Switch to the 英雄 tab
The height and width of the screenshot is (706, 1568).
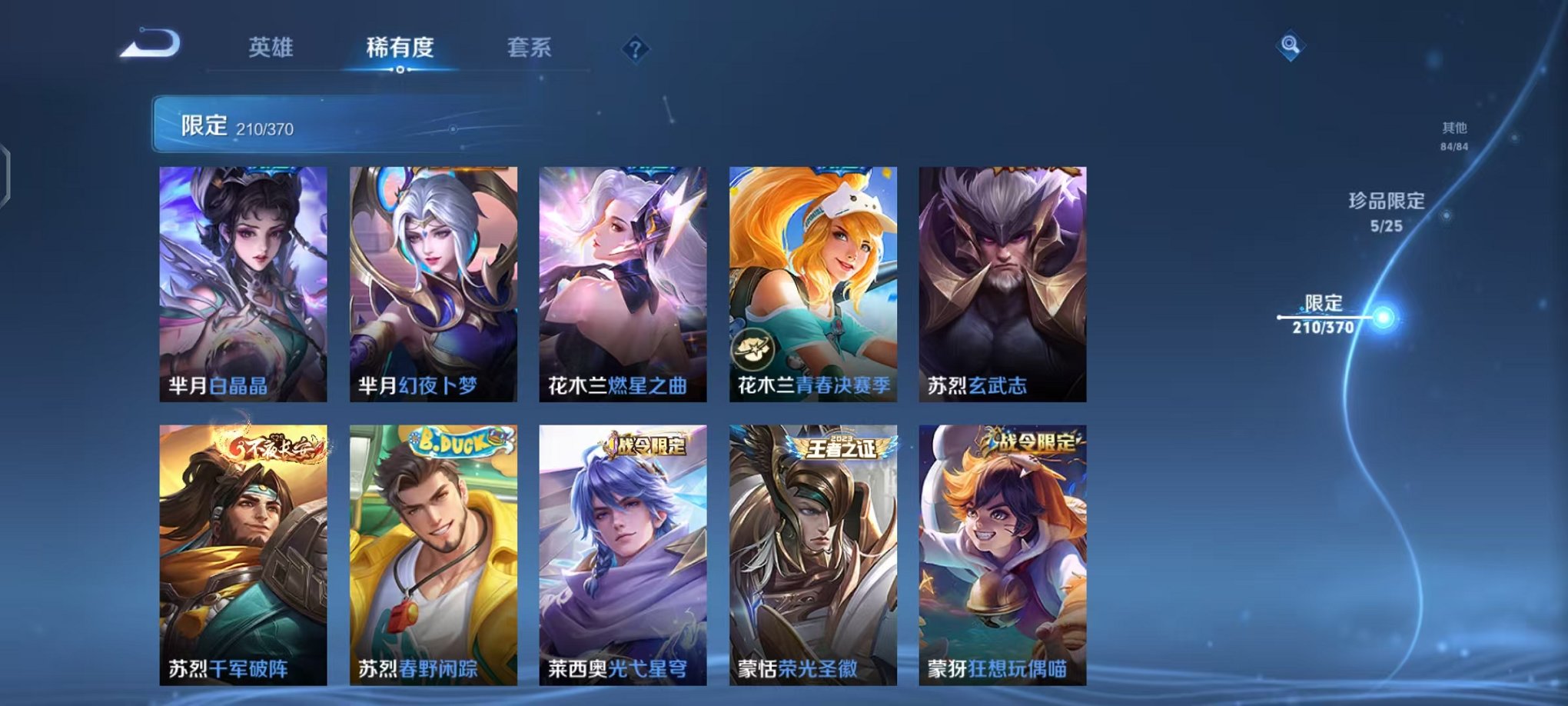click(271, 47)
